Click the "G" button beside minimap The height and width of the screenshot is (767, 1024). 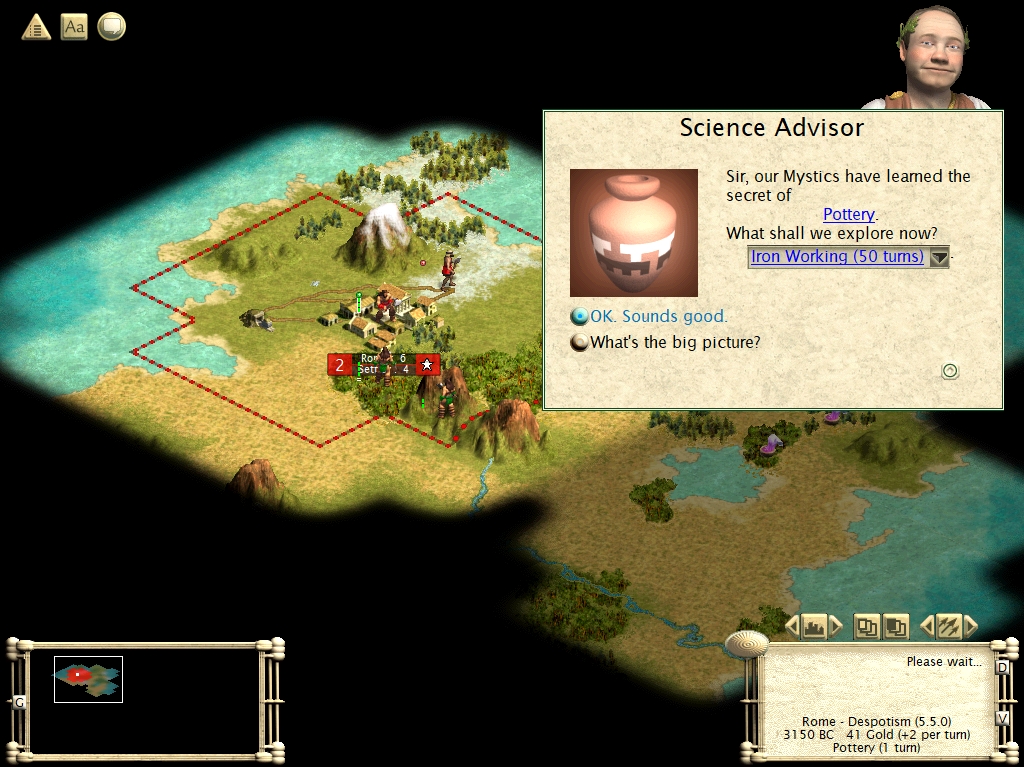tap(19, 702)
